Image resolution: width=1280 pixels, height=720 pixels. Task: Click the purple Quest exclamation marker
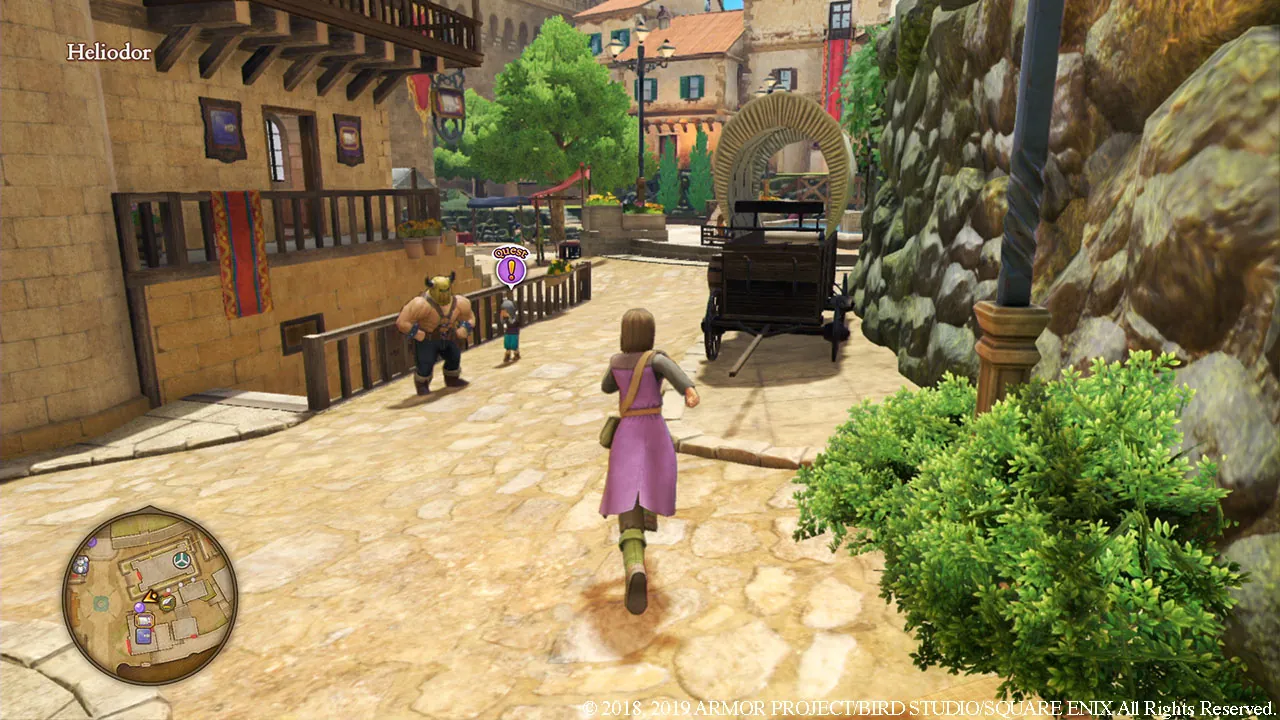tap(510, 268)
